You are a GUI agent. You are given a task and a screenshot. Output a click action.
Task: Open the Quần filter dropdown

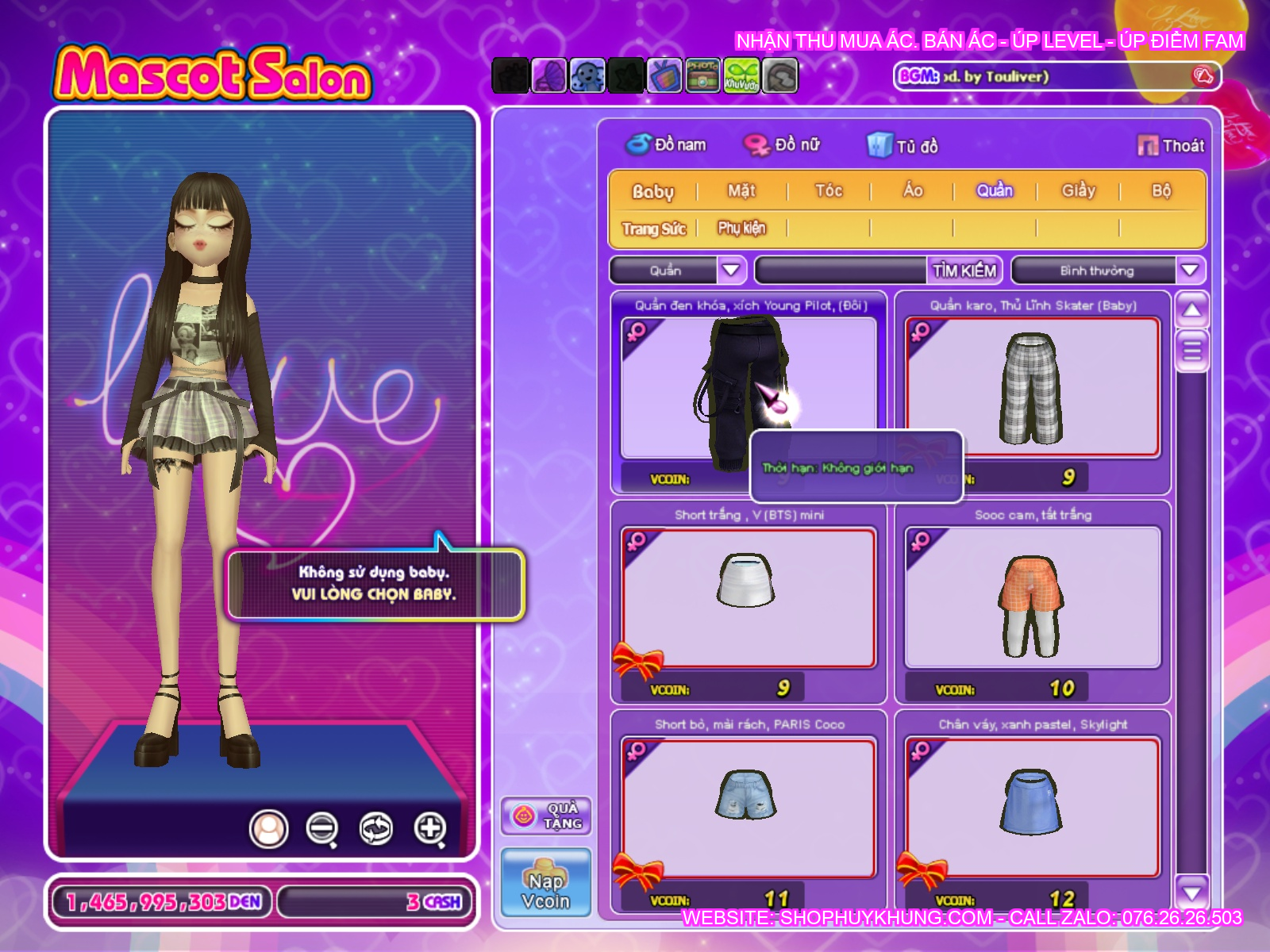(x=730, y=271)
